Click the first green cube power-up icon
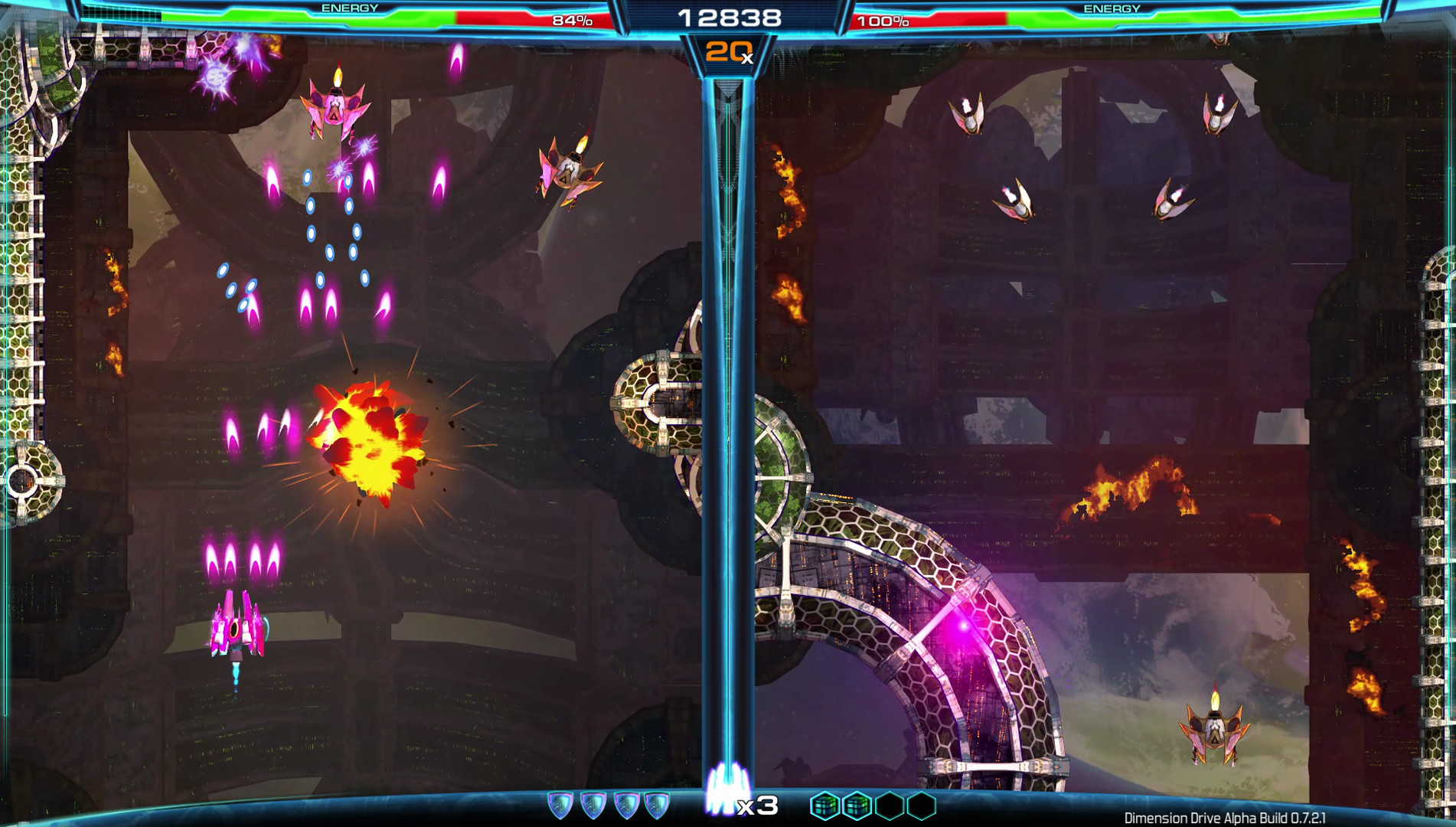The width and height of the screenshot is (1456, 827). pos(824,804)
